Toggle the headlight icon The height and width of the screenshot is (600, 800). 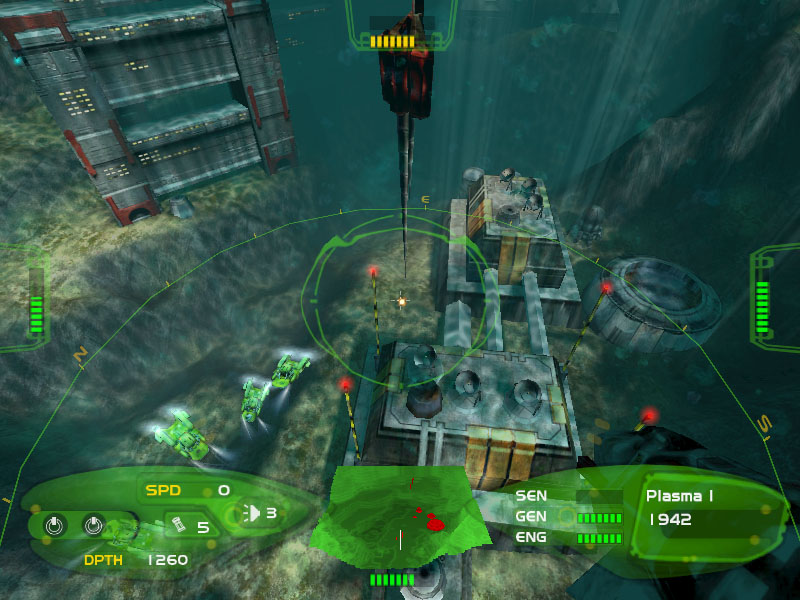pos(252,514)
